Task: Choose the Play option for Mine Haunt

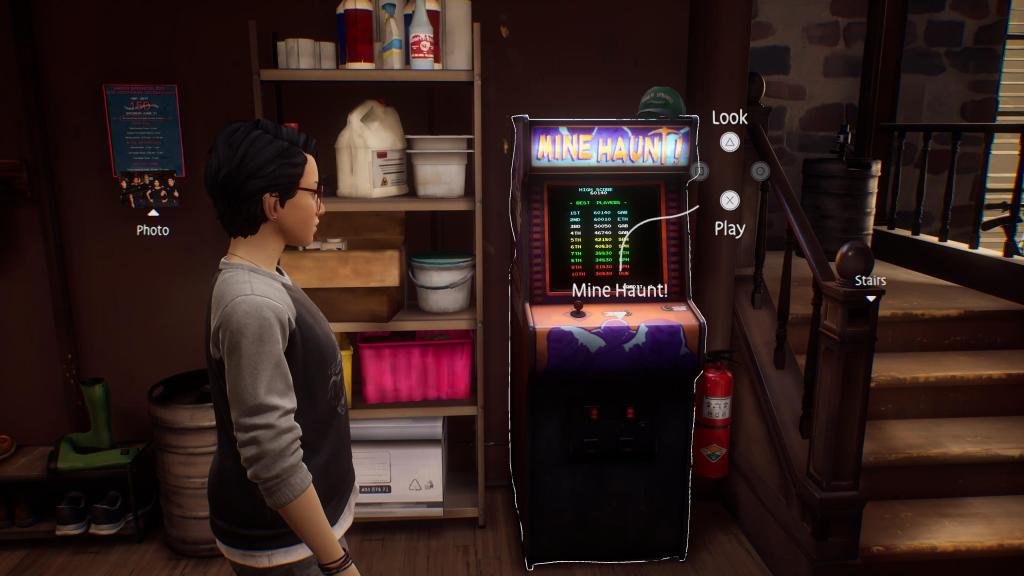Action: click(730, 201)
